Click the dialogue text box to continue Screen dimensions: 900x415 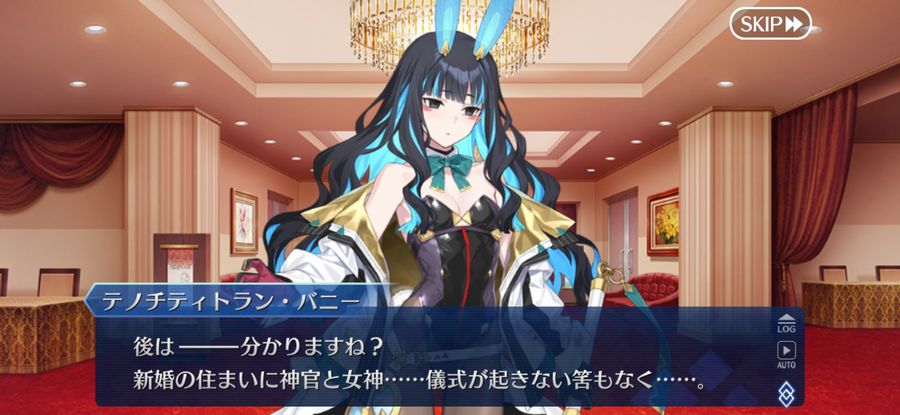(x=430, y=365)
